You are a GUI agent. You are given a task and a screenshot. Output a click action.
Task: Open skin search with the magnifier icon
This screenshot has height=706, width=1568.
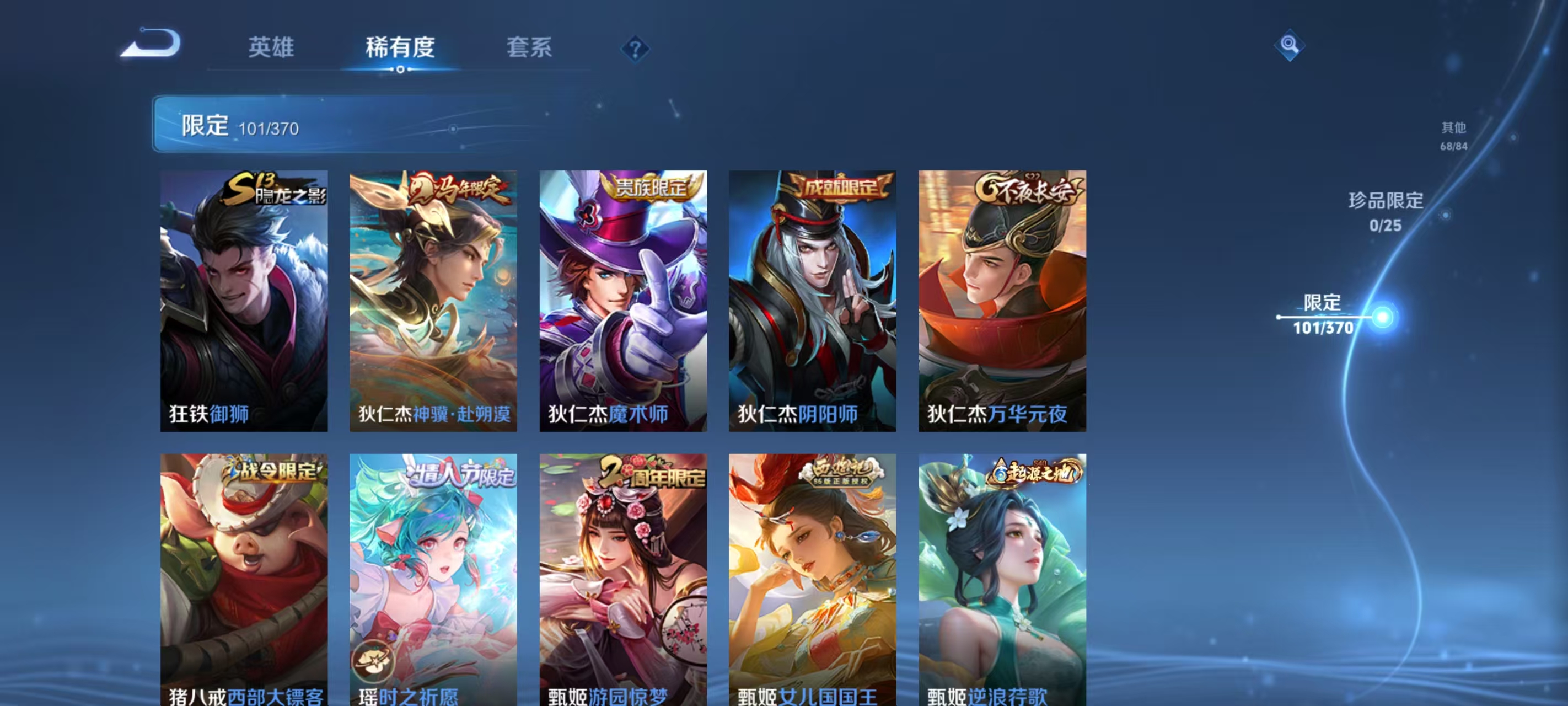[1288, 45]
